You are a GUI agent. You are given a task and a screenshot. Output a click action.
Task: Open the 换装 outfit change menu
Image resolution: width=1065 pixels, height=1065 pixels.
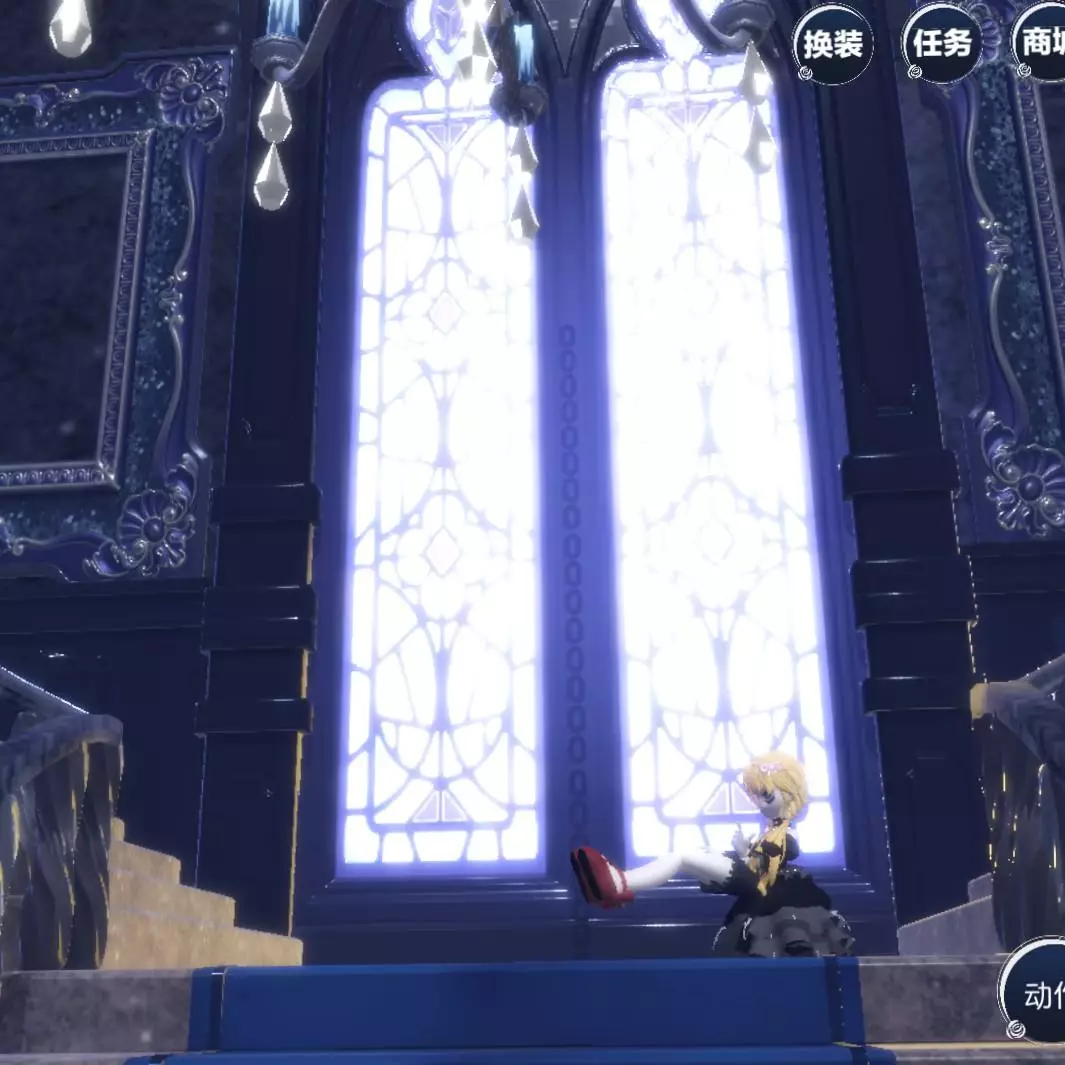pyautogui.click(x=832, y=44)
